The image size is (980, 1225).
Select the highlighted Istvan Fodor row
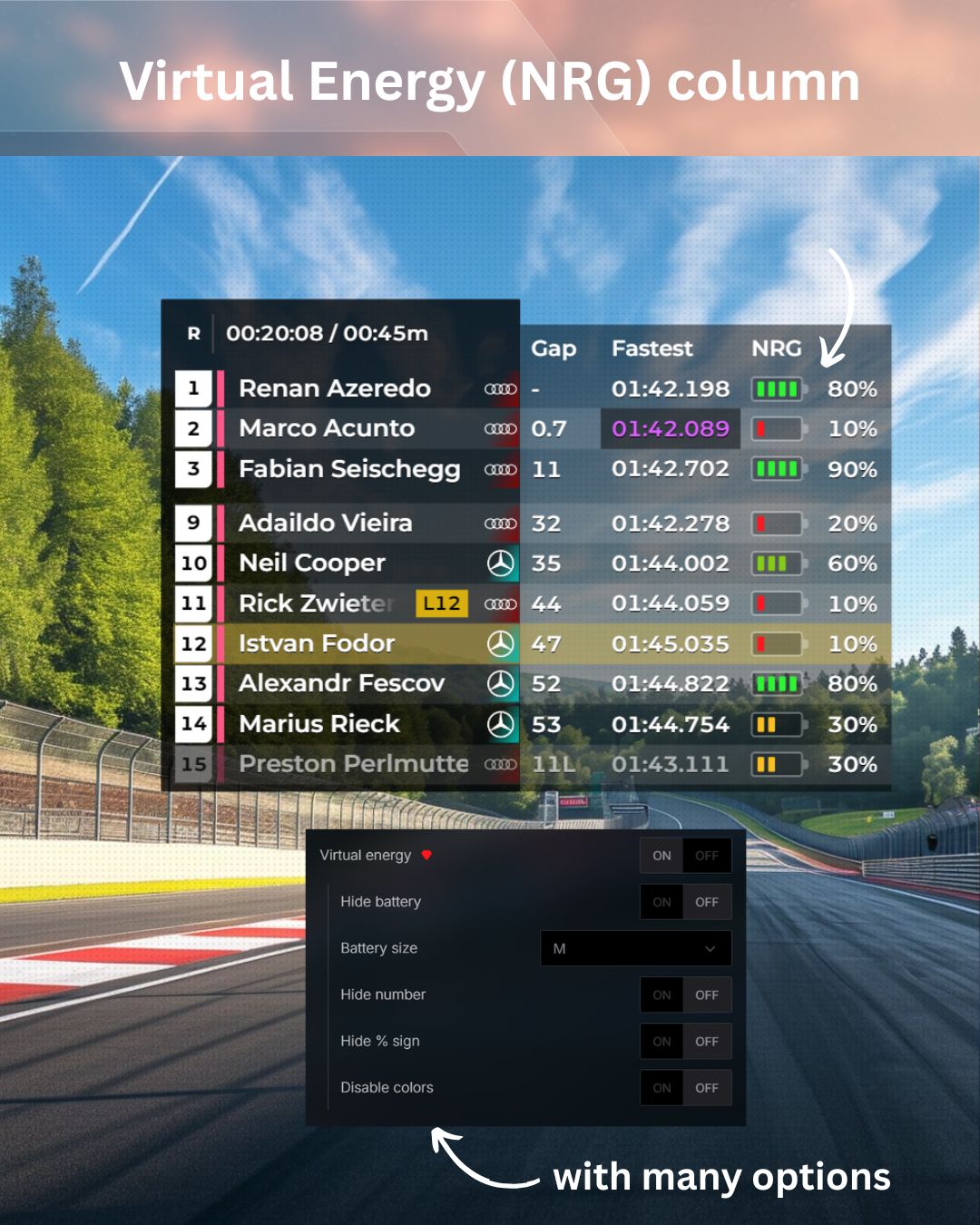pos(317,643)
